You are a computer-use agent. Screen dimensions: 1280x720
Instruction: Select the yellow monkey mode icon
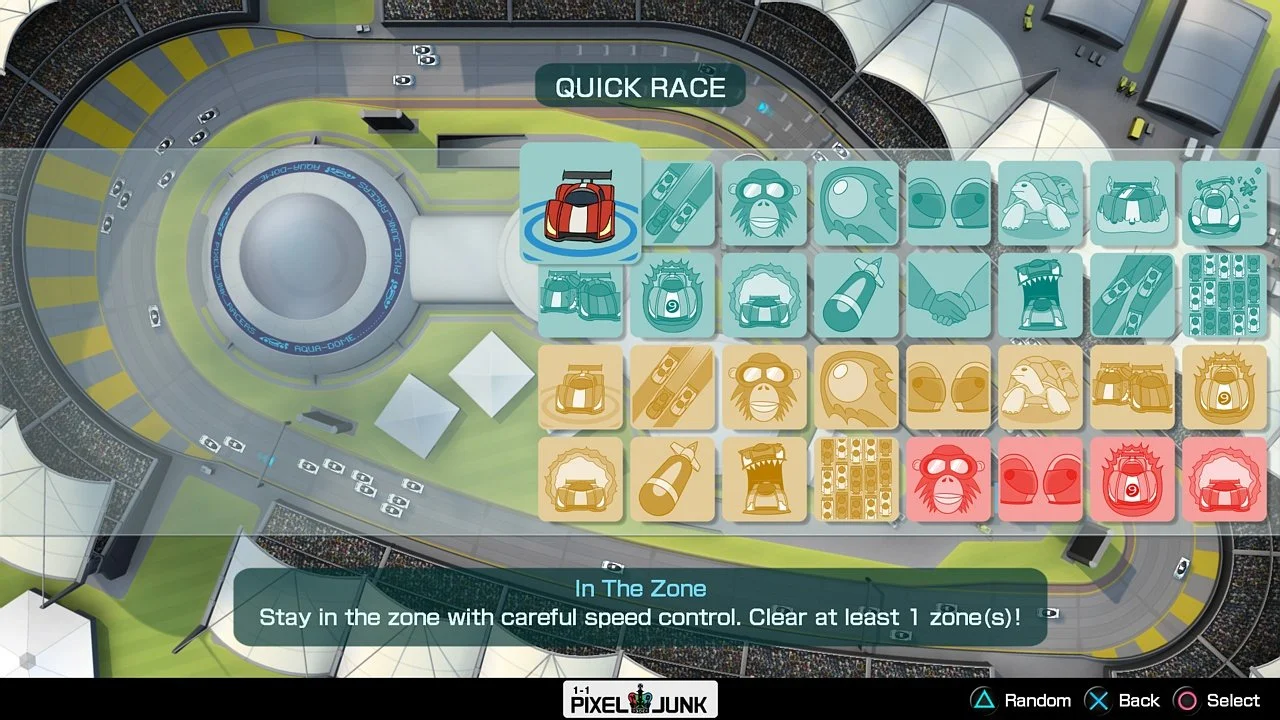[x=765, y=388]
